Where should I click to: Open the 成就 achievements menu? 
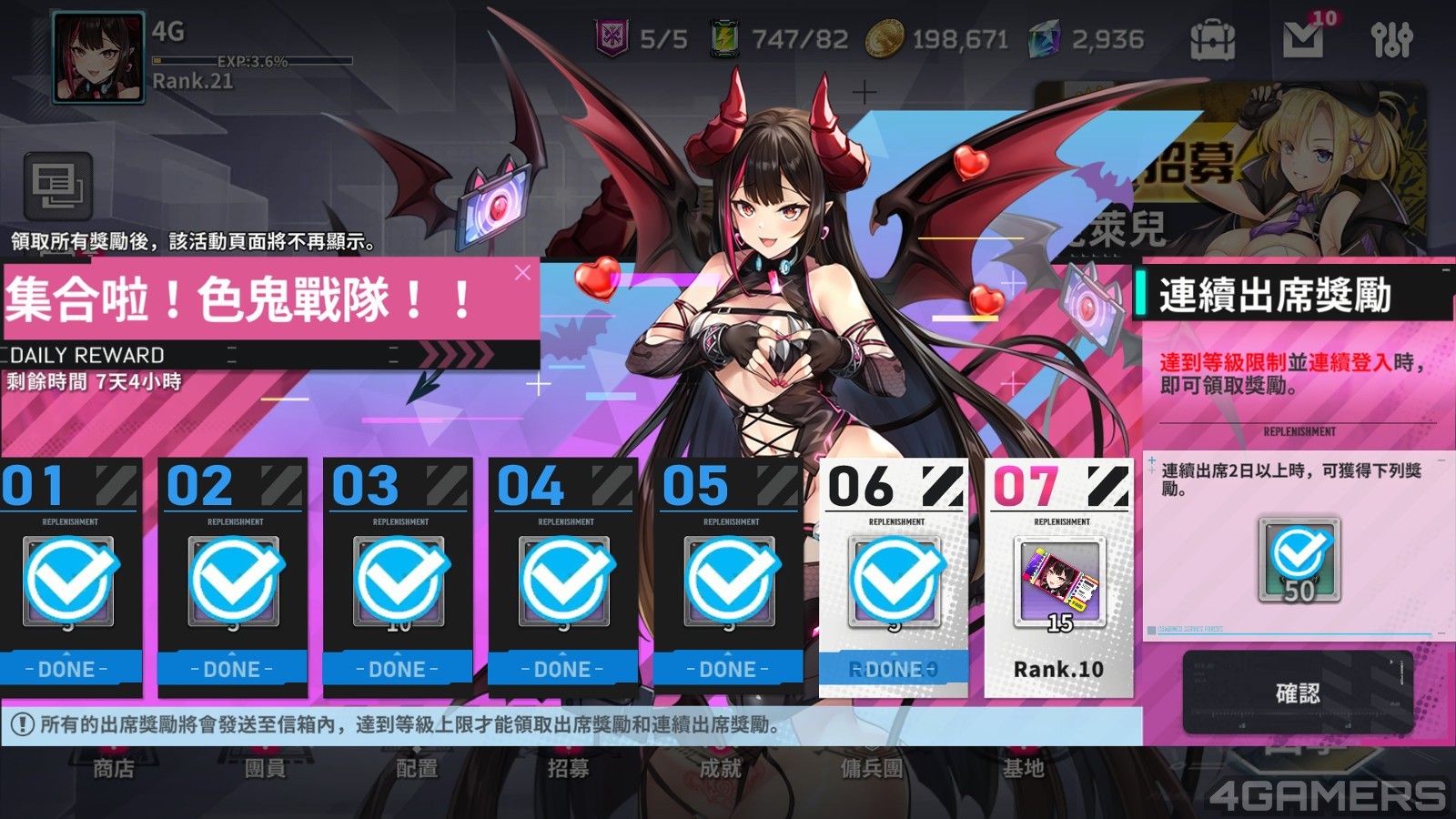720,769
